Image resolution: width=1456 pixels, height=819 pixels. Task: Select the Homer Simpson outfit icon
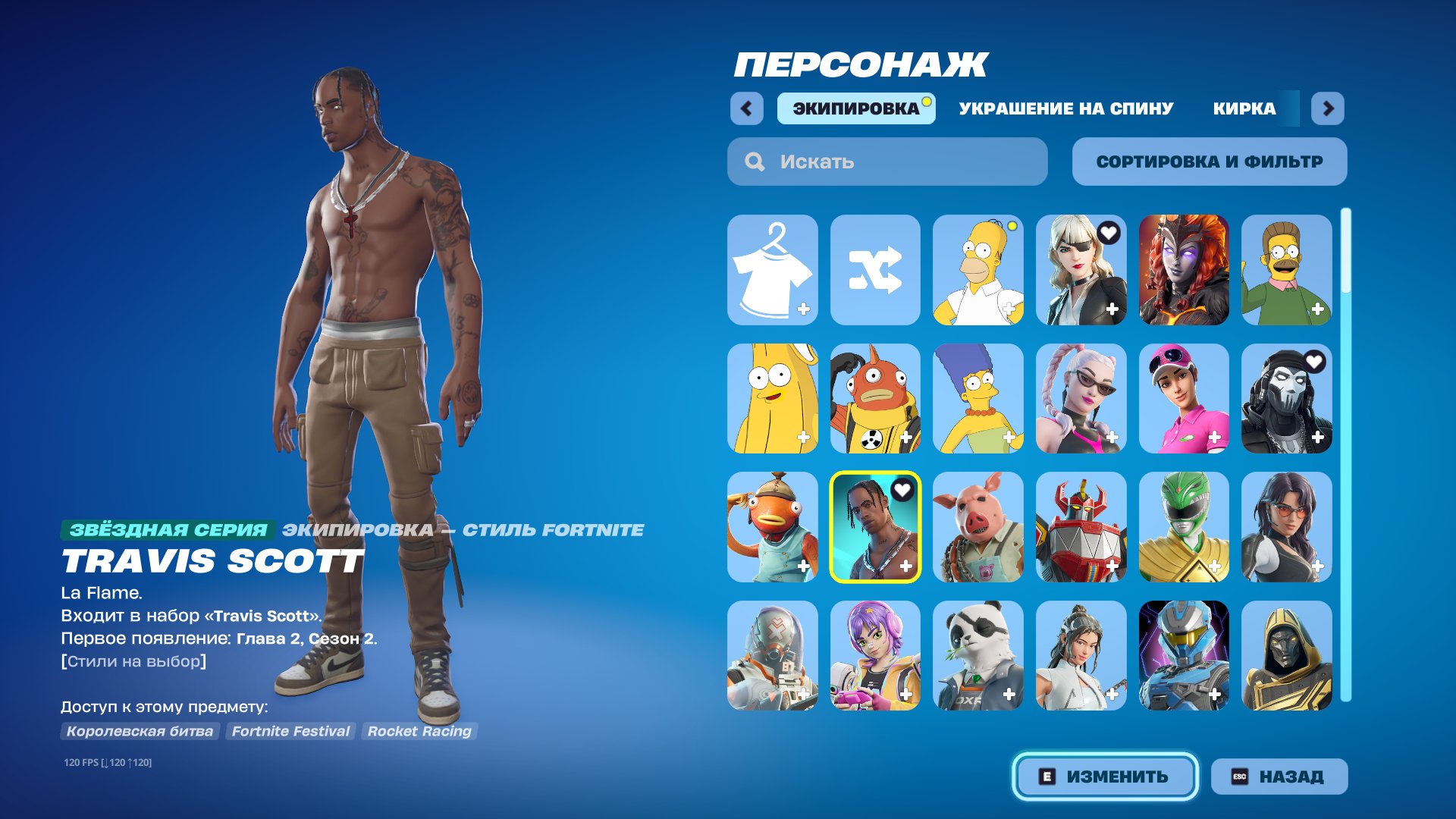[978, 271]
